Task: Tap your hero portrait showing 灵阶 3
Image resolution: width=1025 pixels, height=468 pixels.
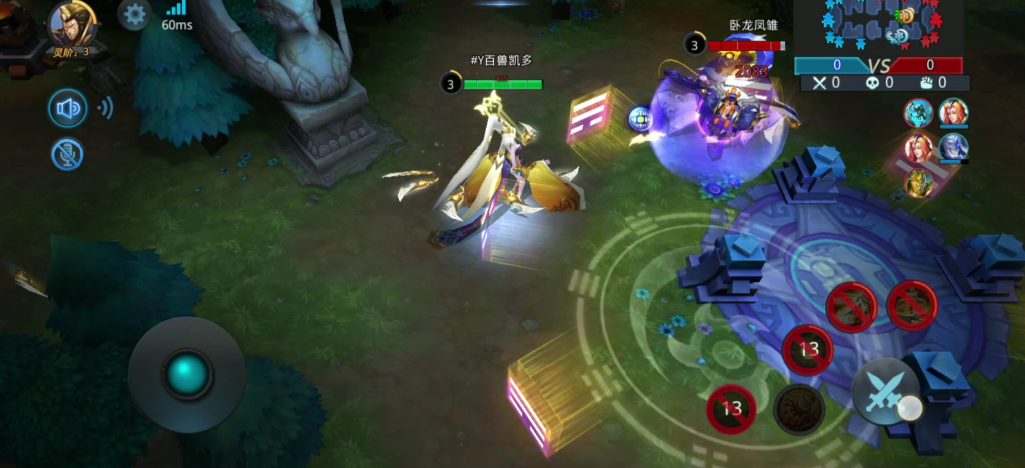Action: 73,24
